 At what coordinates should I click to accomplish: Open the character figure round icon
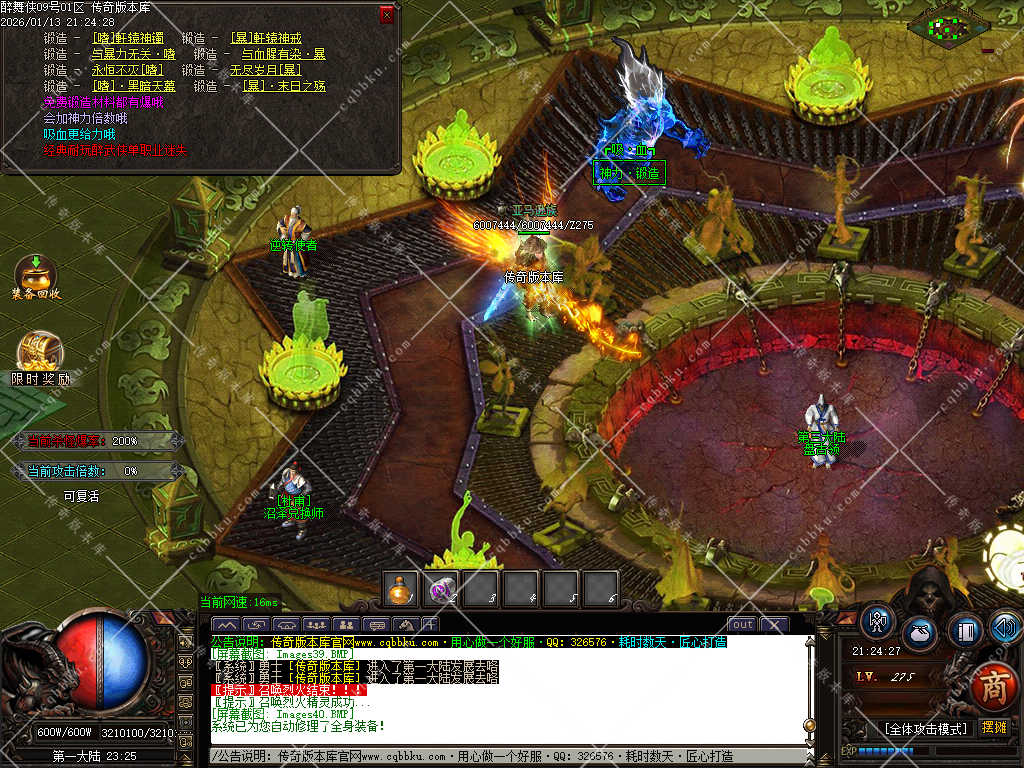(878, 622)
